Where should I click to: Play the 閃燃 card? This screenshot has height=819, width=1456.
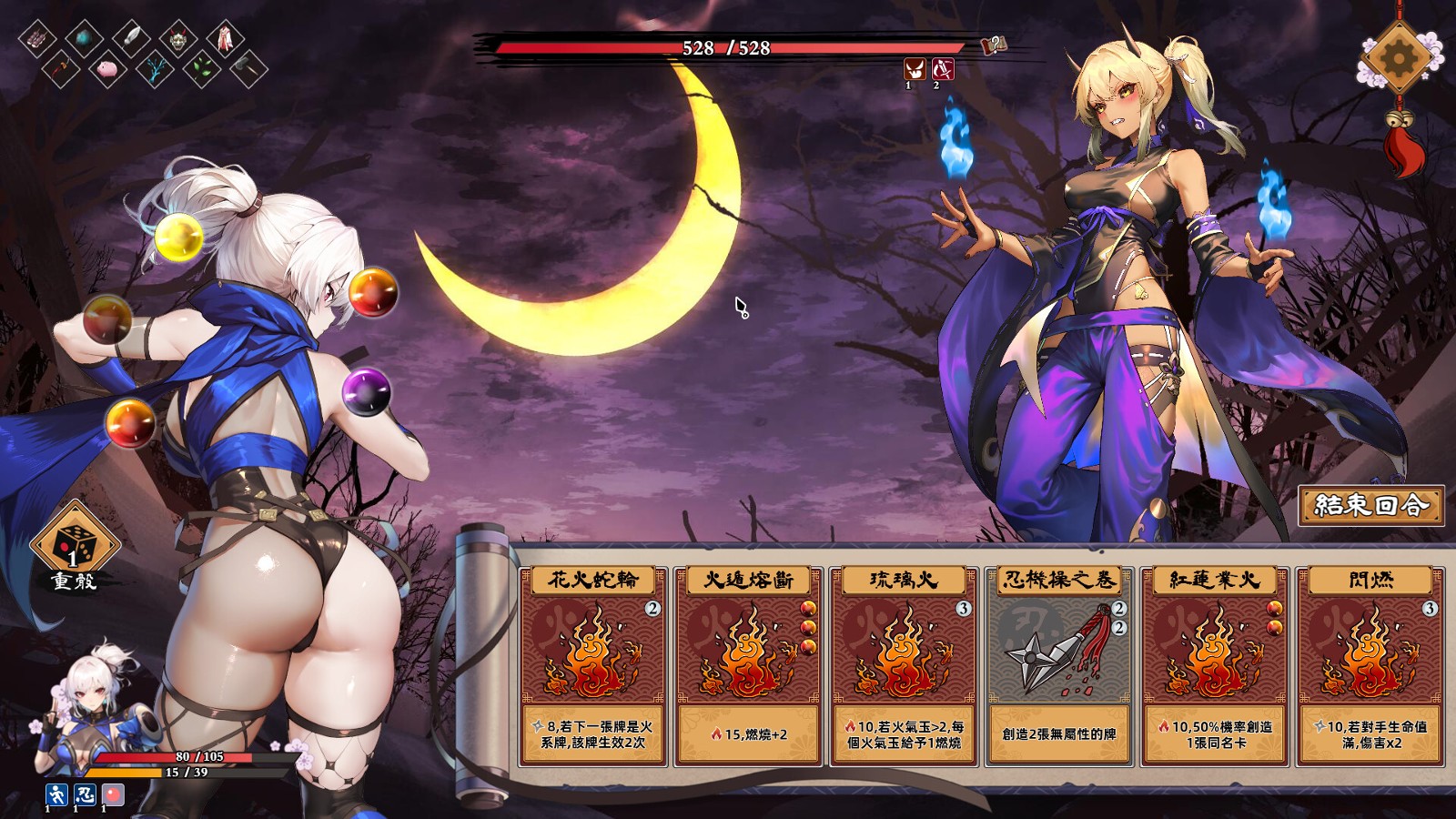point(1370,665)
